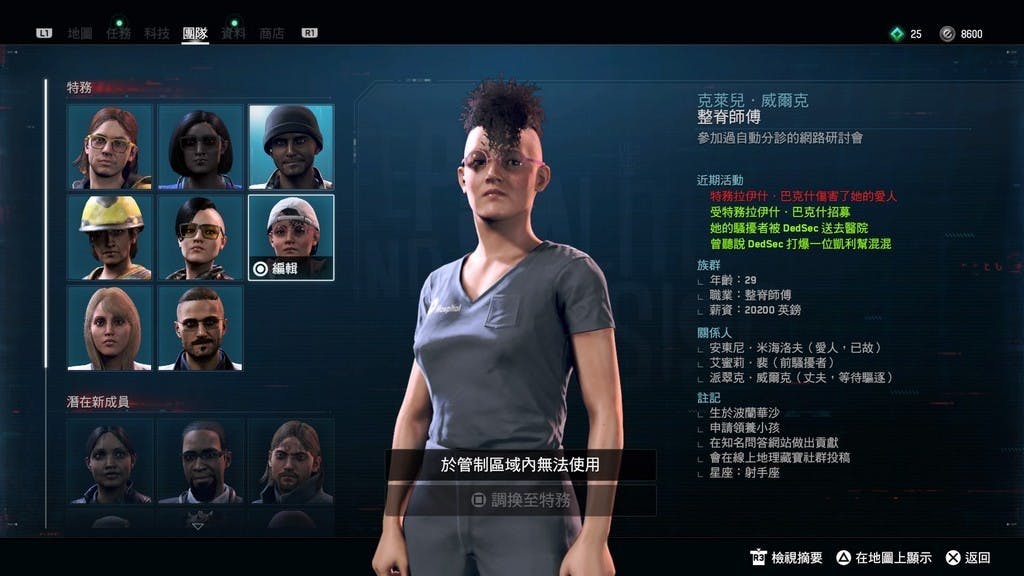
Task: Select the 科技 tab
Action: (x=157, y=33)
